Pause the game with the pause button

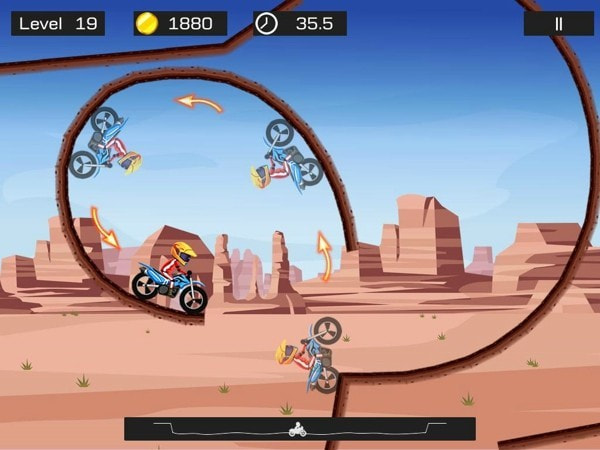point(558,23)
